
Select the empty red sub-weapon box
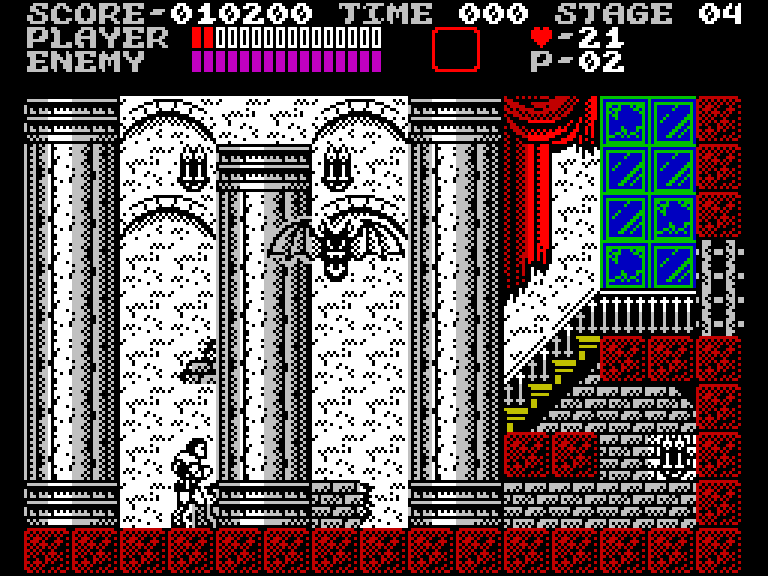[x=455, y=49]
